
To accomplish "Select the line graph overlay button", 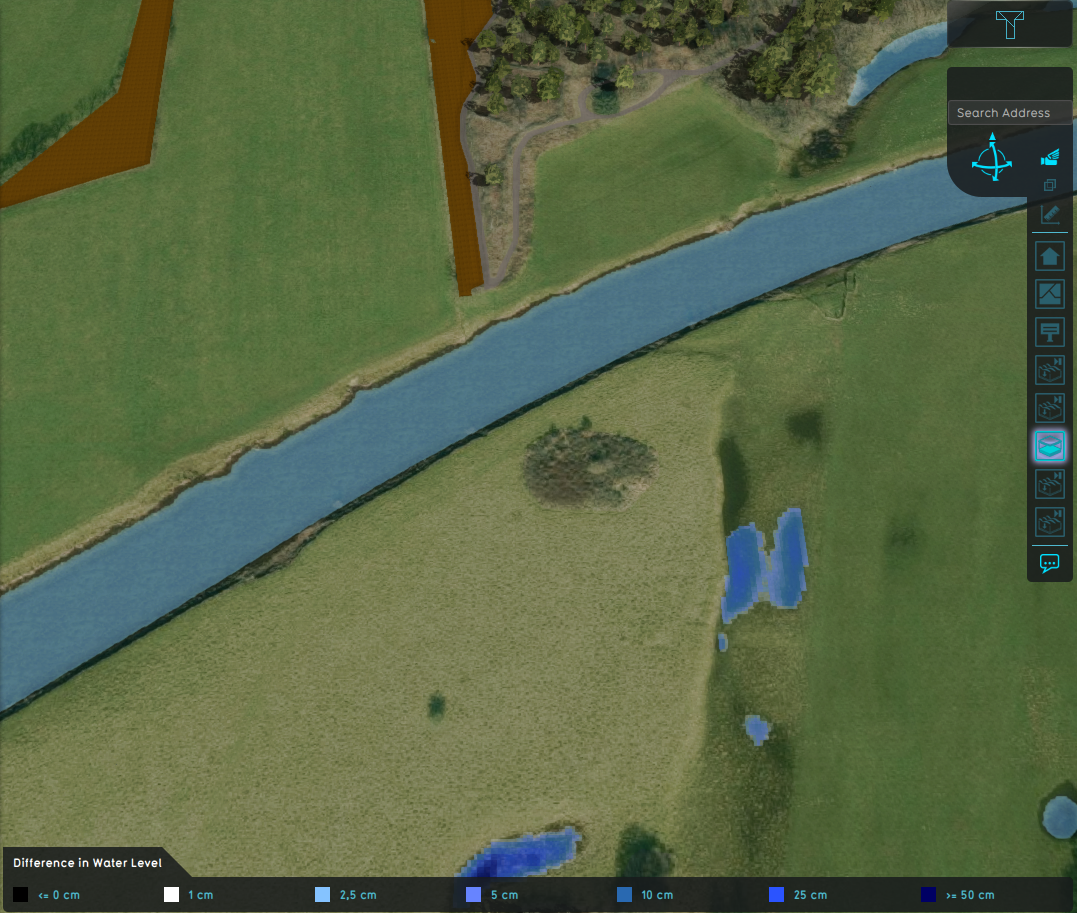I will click(x=1050, y=294).
